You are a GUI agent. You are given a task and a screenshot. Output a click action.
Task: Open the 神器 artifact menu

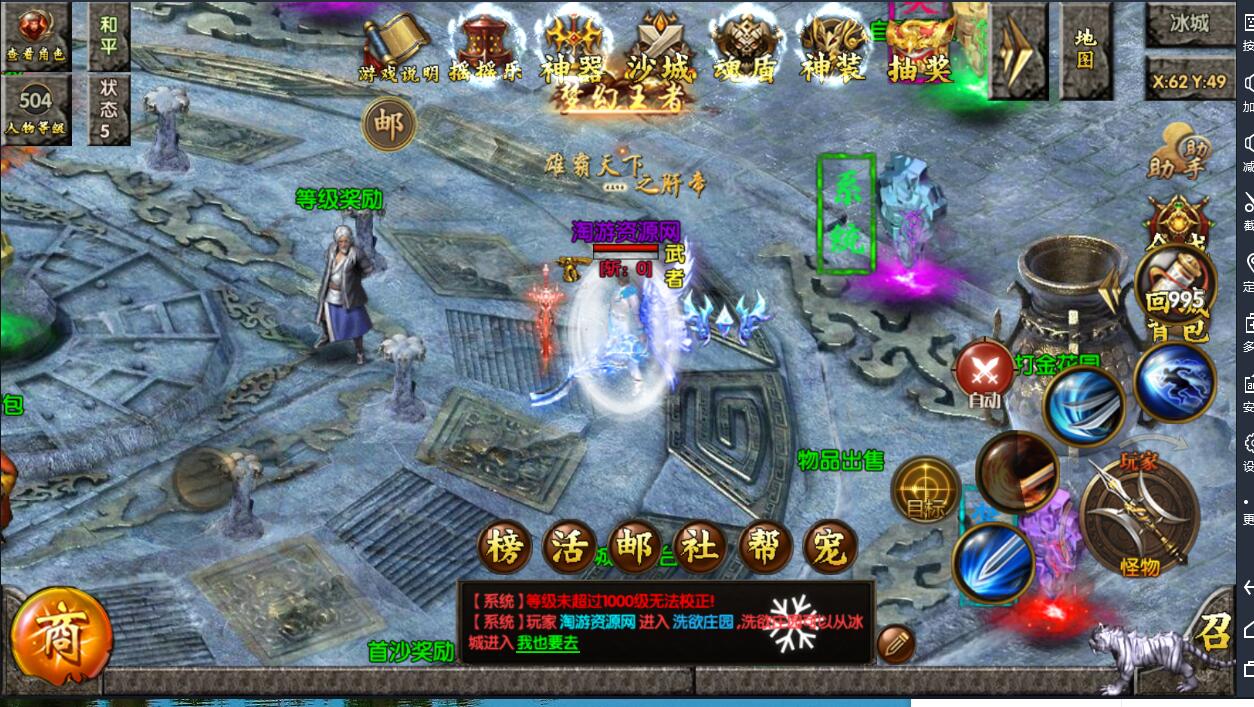[572, 48]
